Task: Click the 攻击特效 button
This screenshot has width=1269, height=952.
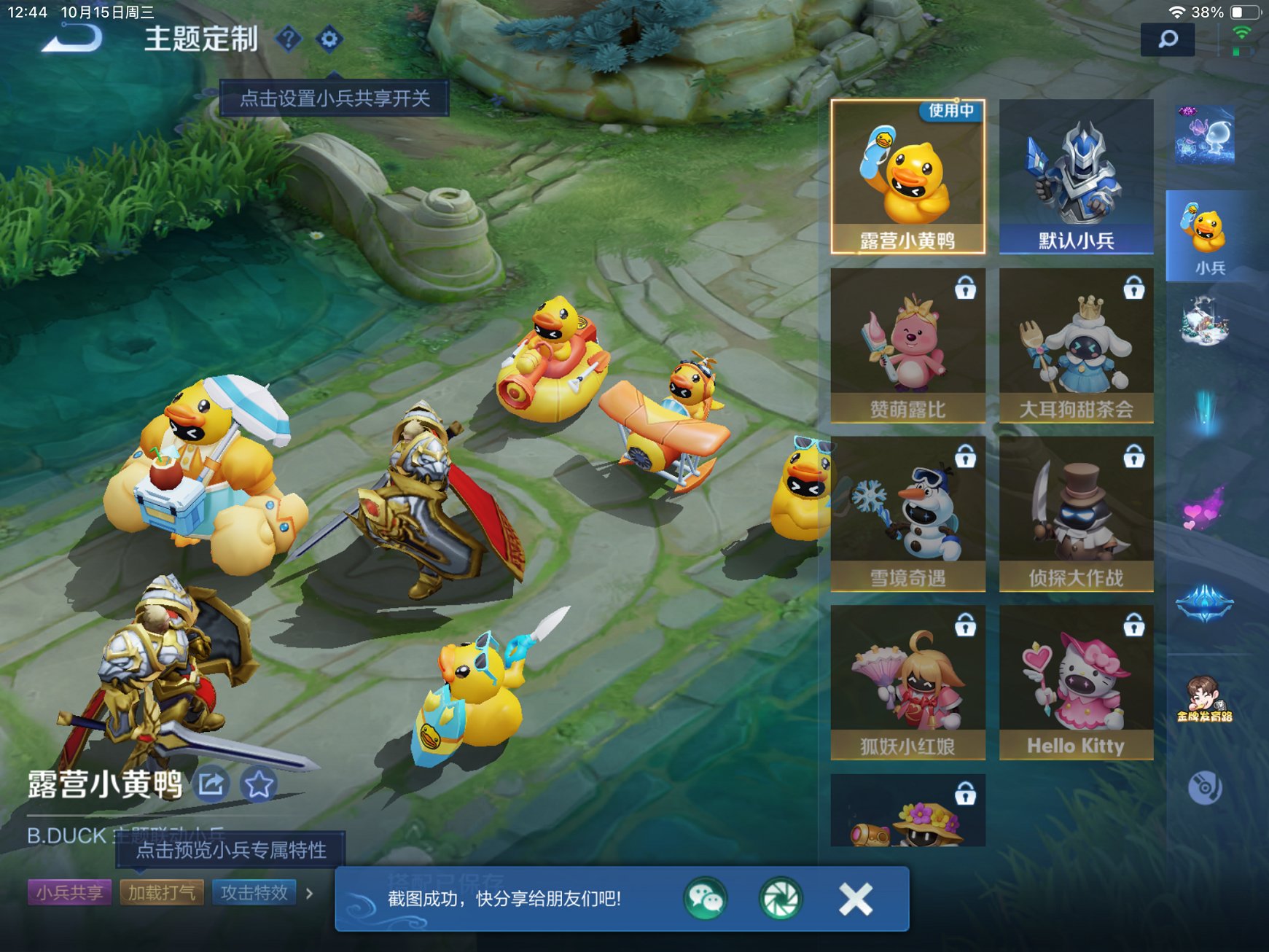Action: point(253,892)
